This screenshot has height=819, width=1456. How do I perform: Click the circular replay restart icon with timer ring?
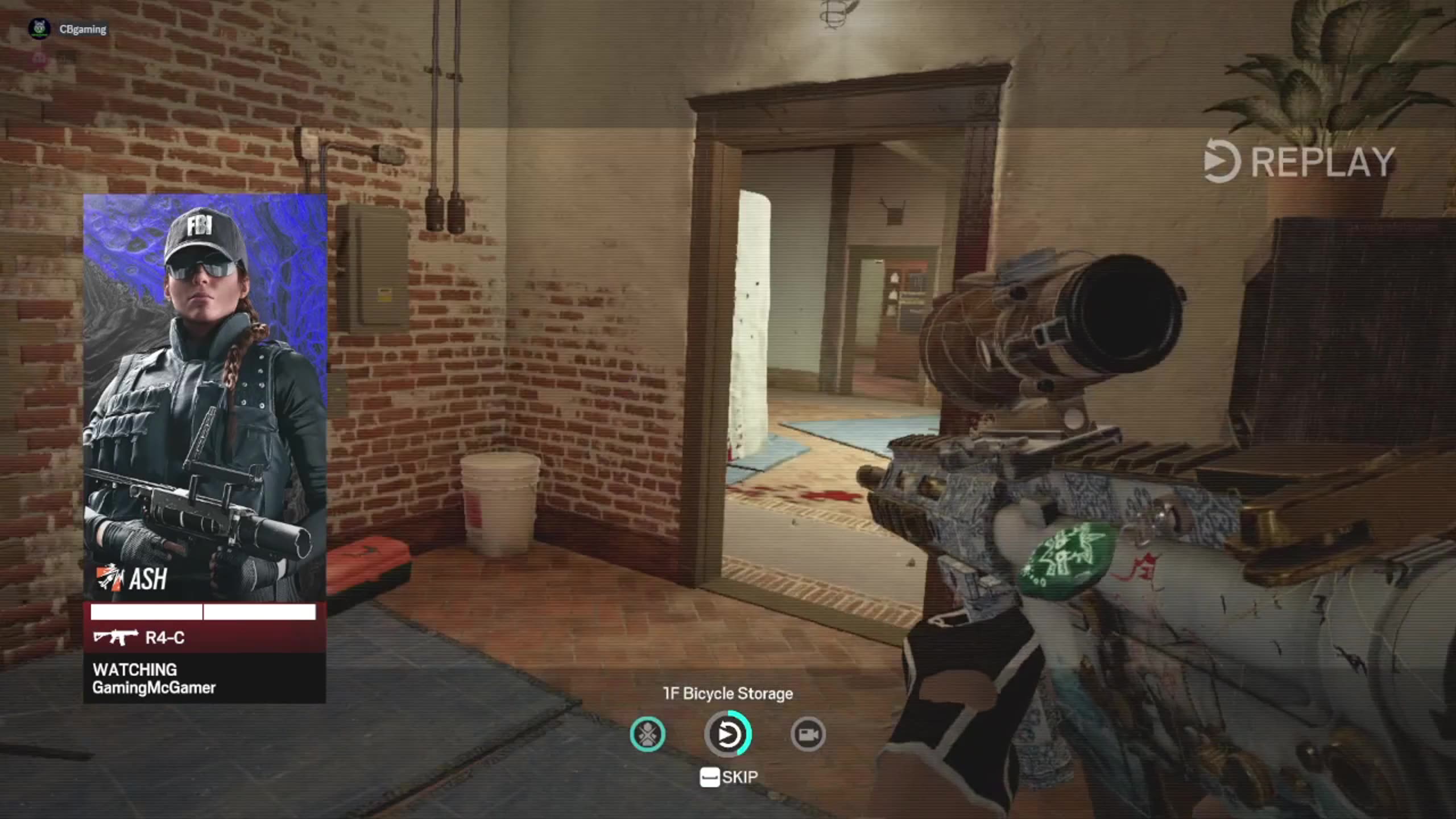coord(728,734)
